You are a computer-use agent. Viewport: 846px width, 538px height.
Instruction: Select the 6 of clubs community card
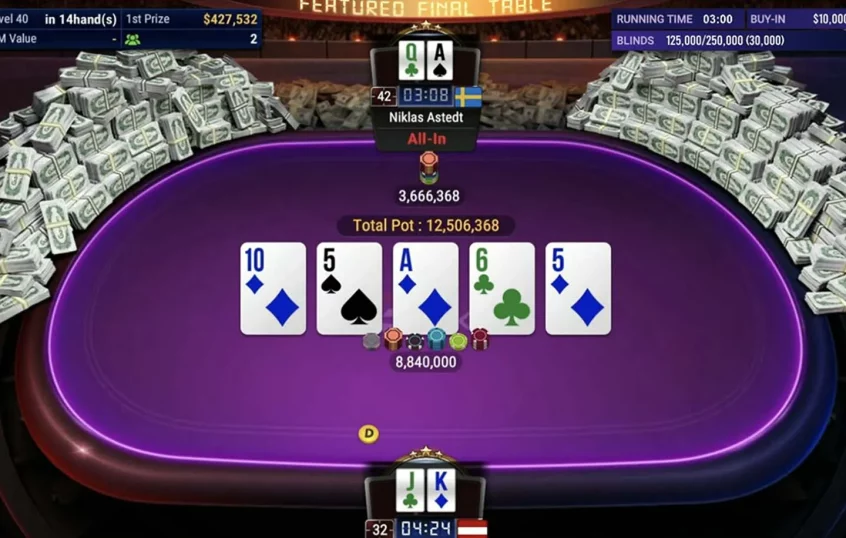point(502,288)
